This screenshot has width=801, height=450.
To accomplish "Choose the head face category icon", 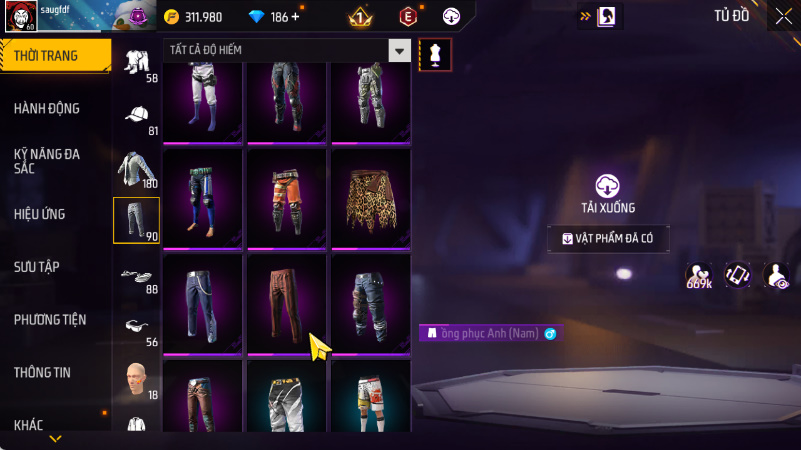I will [136, 381].
